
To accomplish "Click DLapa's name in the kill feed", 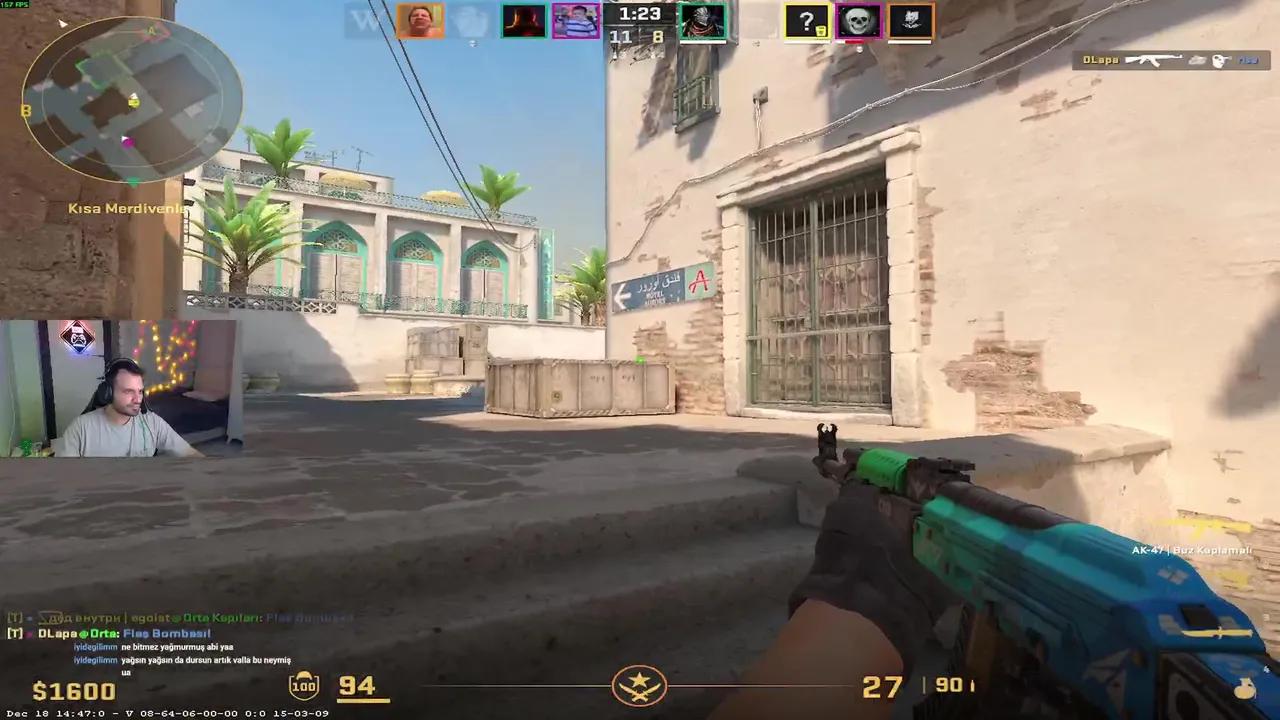I will tap(1103, 60).
